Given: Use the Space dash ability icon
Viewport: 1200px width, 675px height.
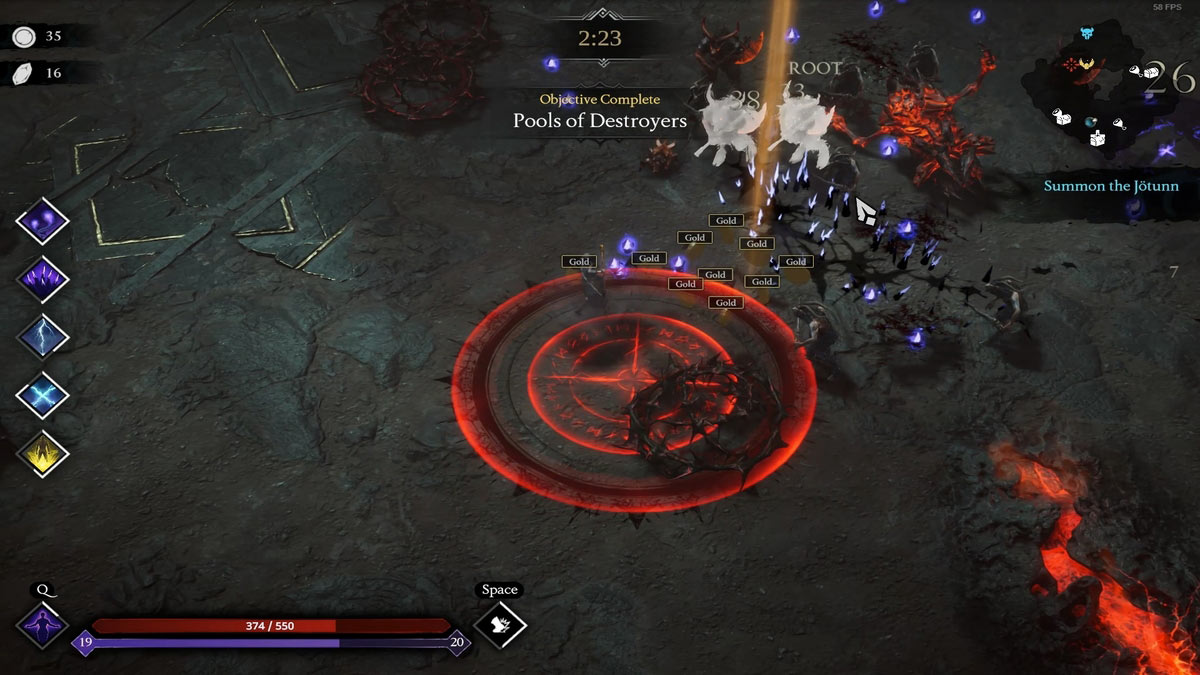Looking at the screenshot, I should 499,626.
